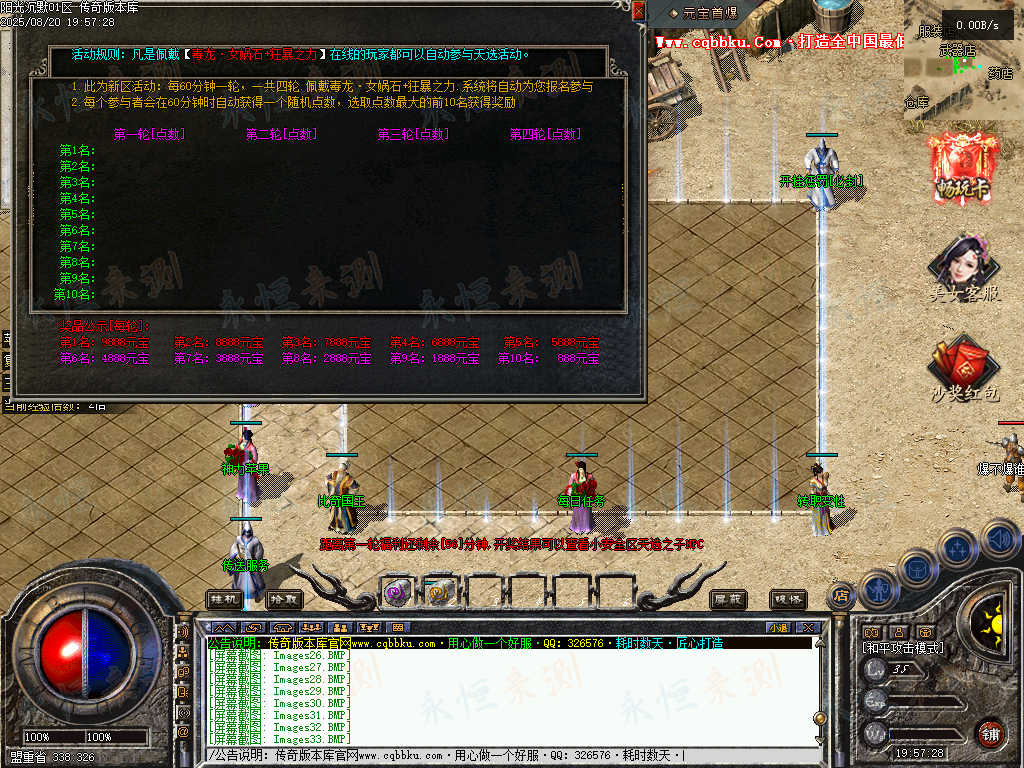The image size is (1024, 768).
Task: Close the 天选 activity rules panel
Action: coord(639,11)
